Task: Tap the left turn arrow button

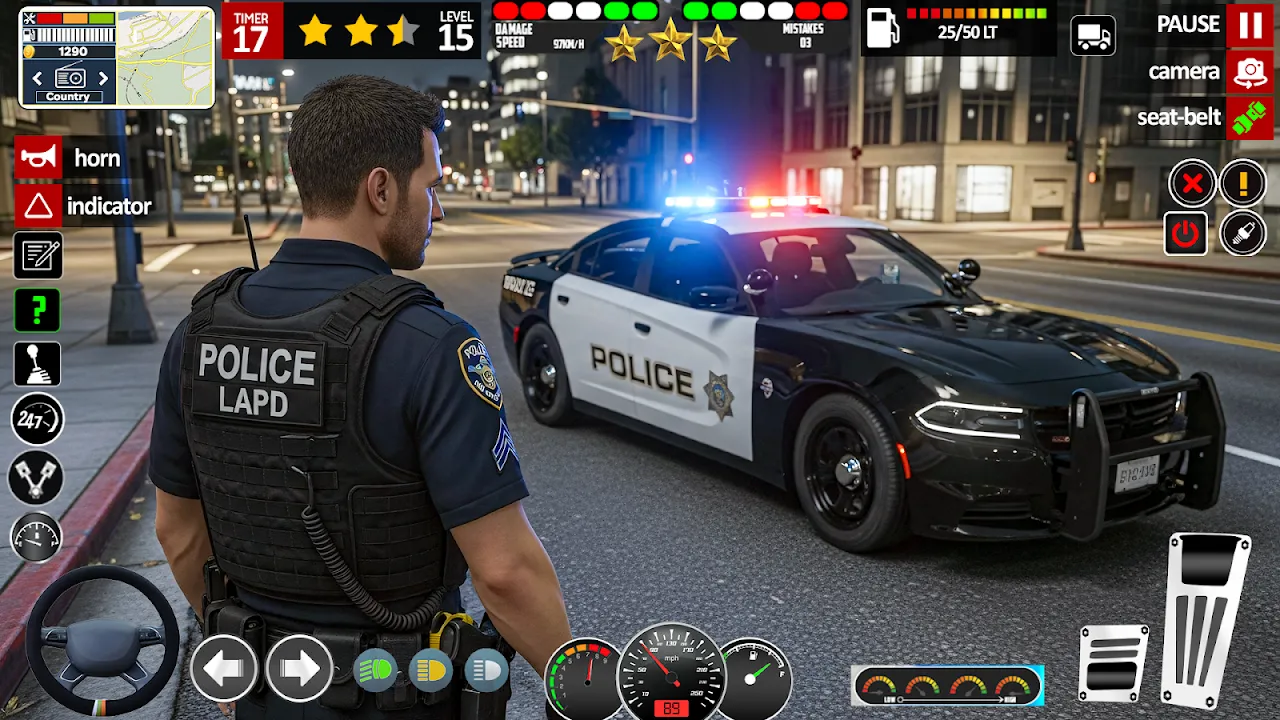Action: [224, 667]
